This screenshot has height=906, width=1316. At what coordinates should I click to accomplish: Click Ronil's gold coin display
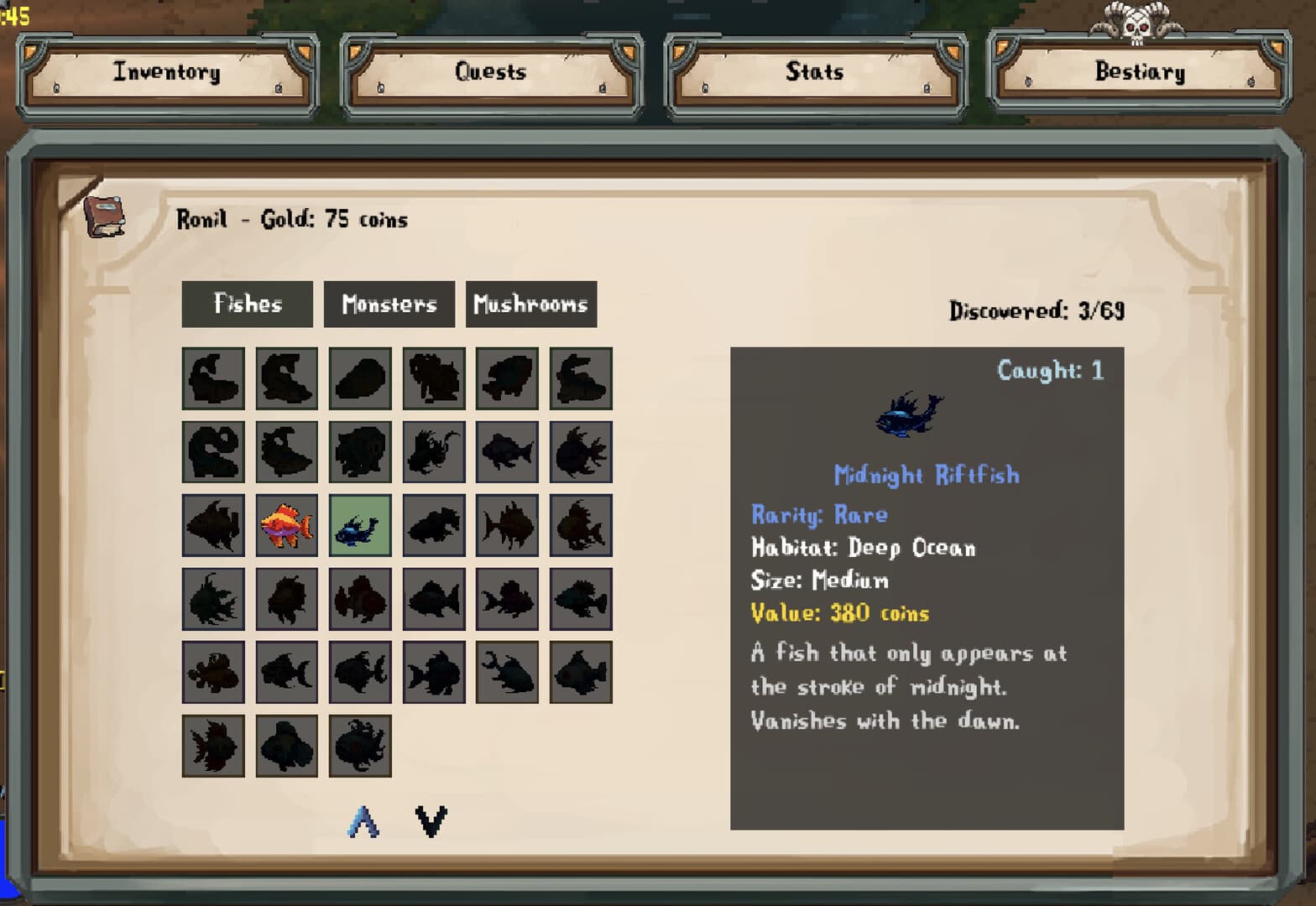290,219
